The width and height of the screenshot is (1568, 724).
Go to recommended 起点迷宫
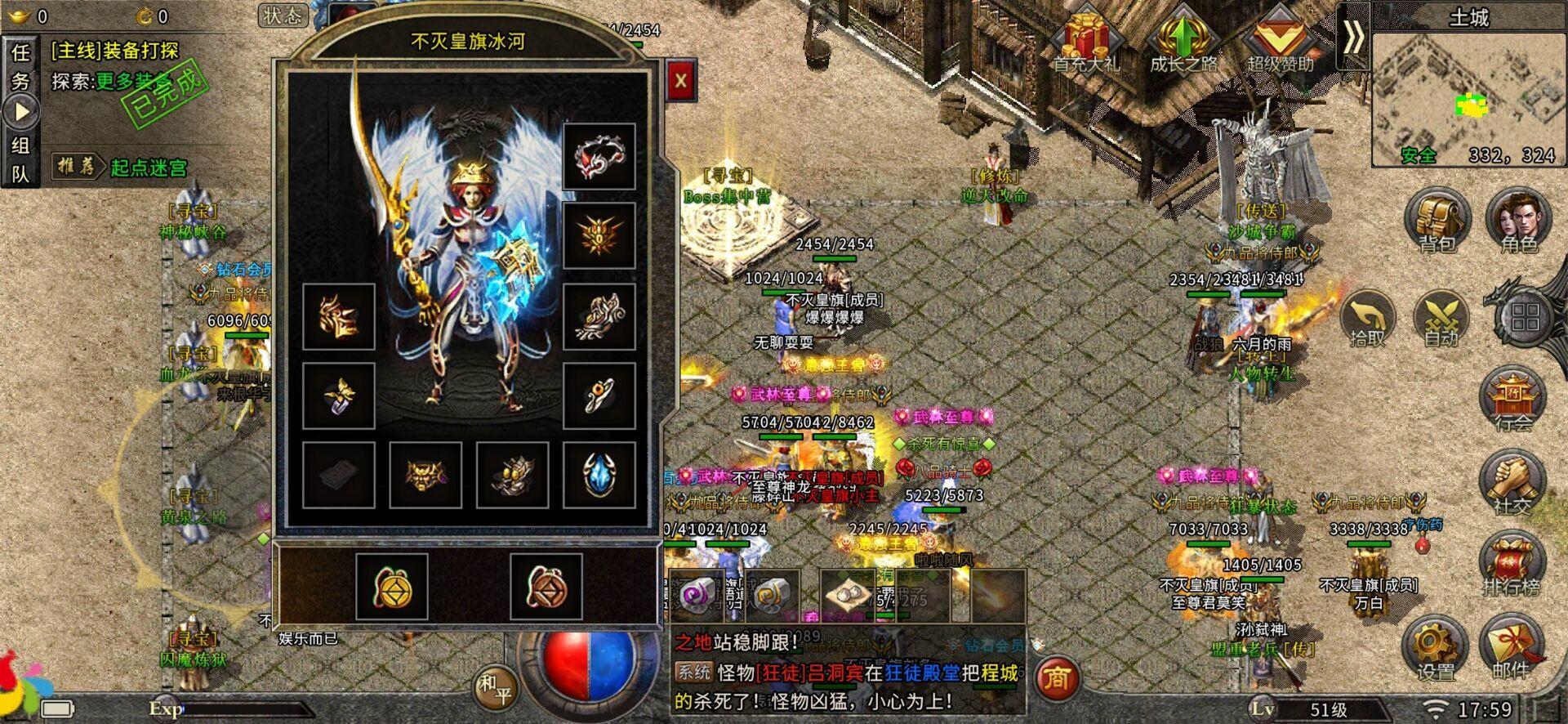pyautogui.click(x=148, y=168)
